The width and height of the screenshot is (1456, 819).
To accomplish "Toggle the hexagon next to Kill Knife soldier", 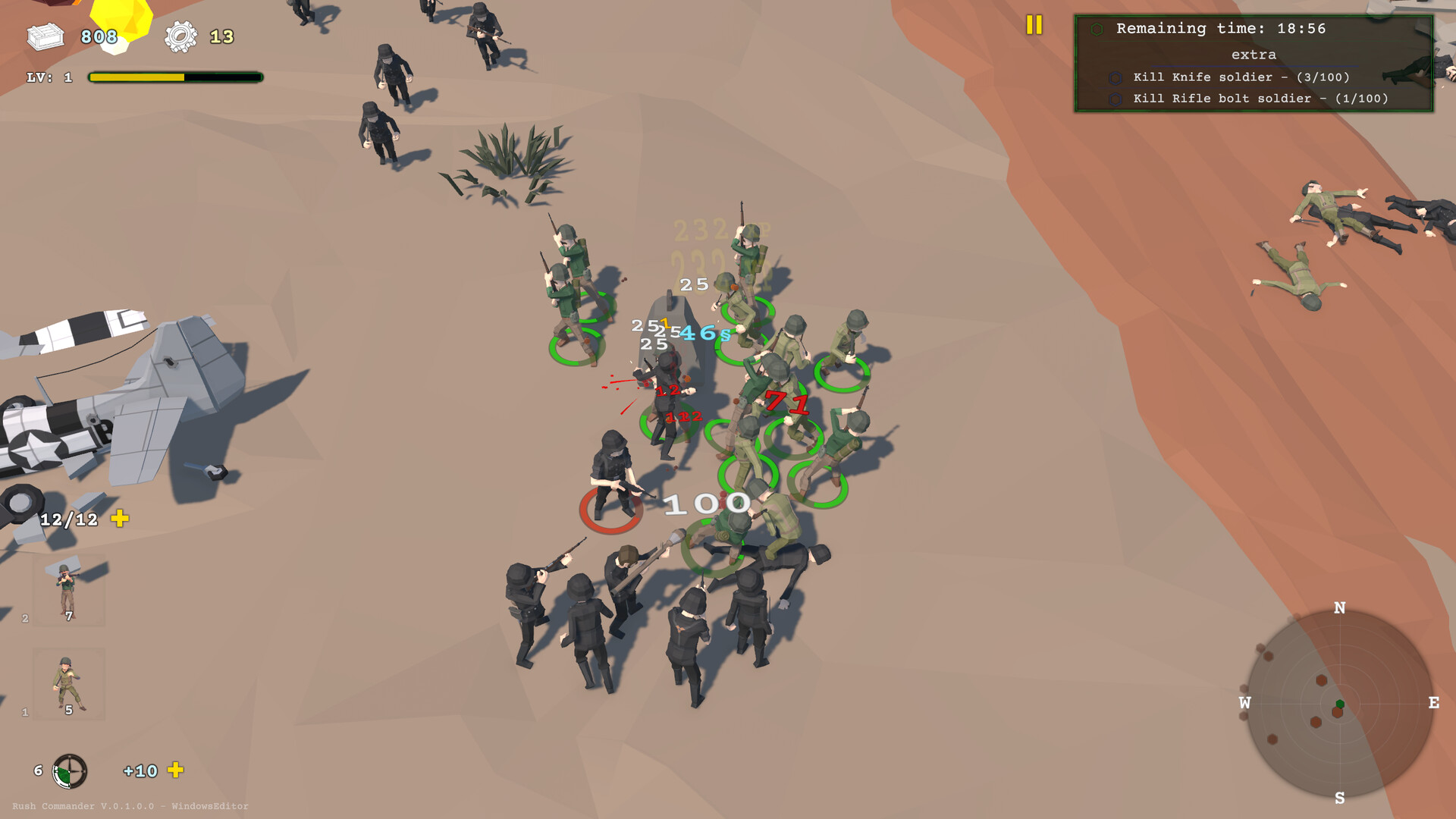I will click(x=1116, y=77).
